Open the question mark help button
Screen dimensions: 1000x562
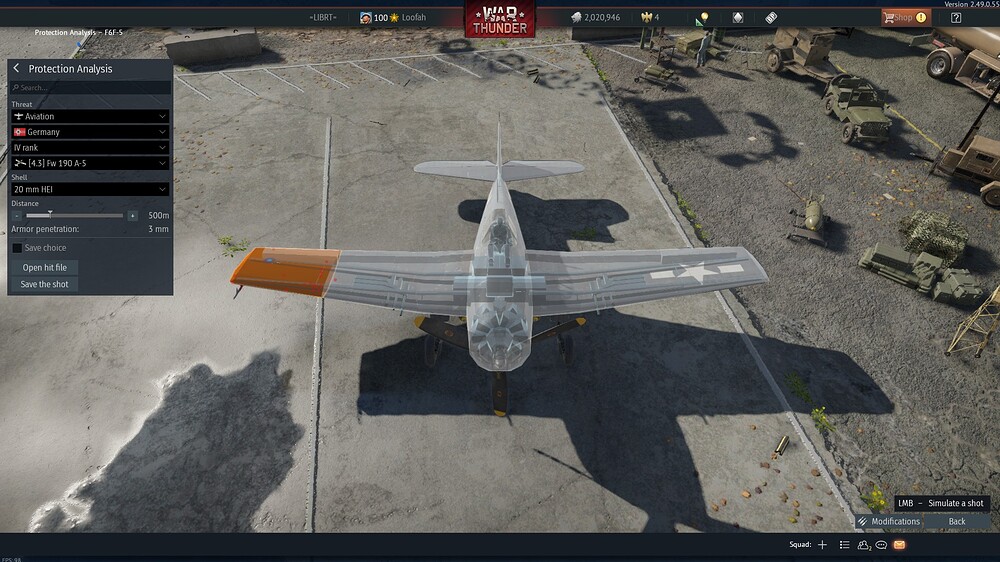(956, 17)
